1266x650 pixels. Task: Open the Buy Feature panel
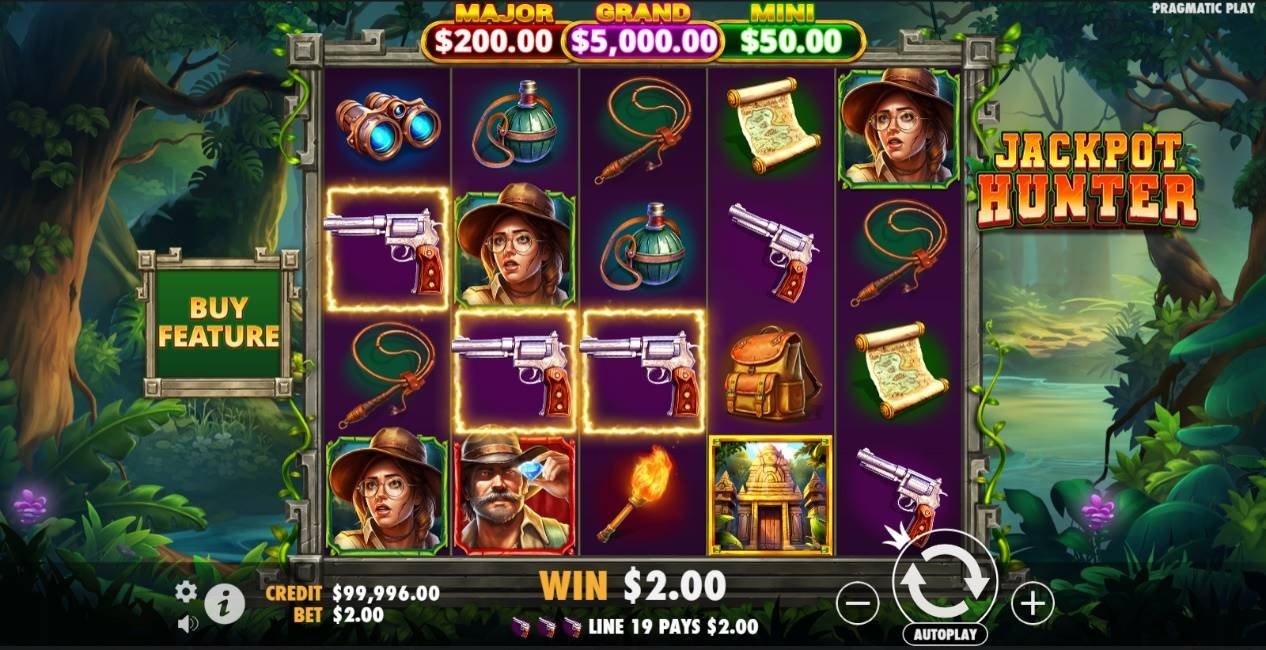pos(219,322)
